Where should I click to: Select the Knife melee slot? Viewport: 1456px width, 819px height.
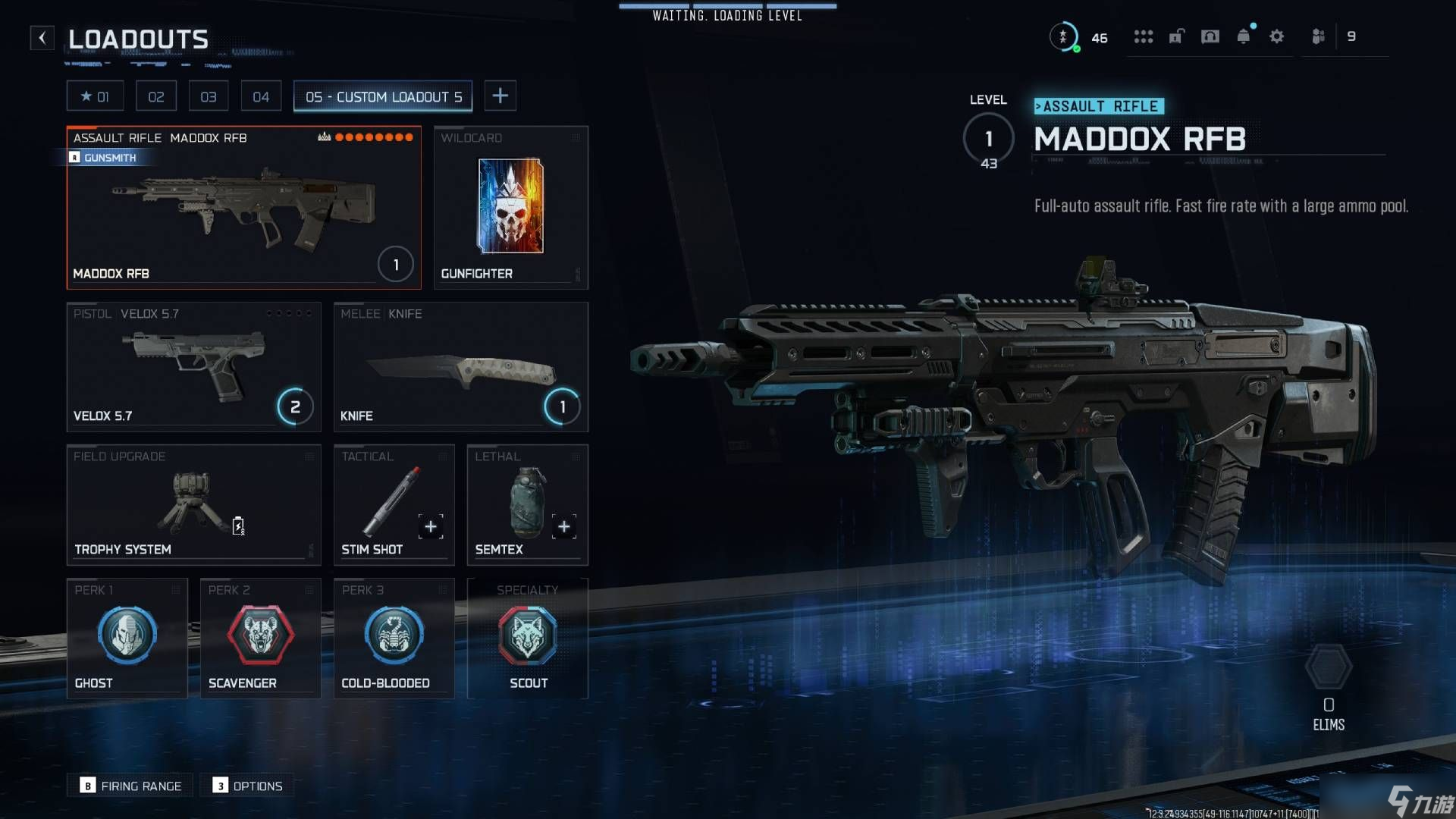click(x=460, y=367)
